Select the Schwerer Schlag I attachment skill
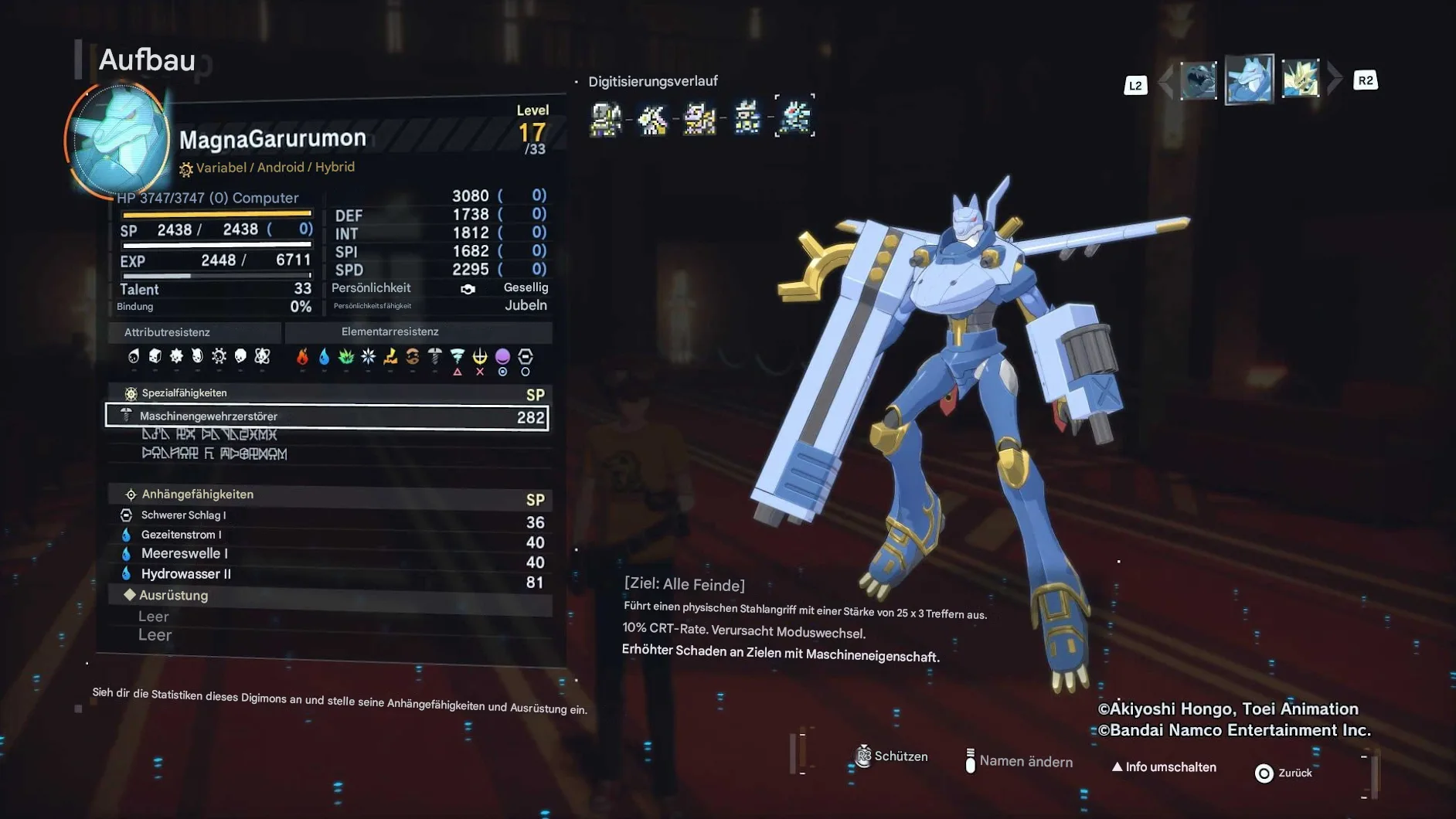 (183, 515)
